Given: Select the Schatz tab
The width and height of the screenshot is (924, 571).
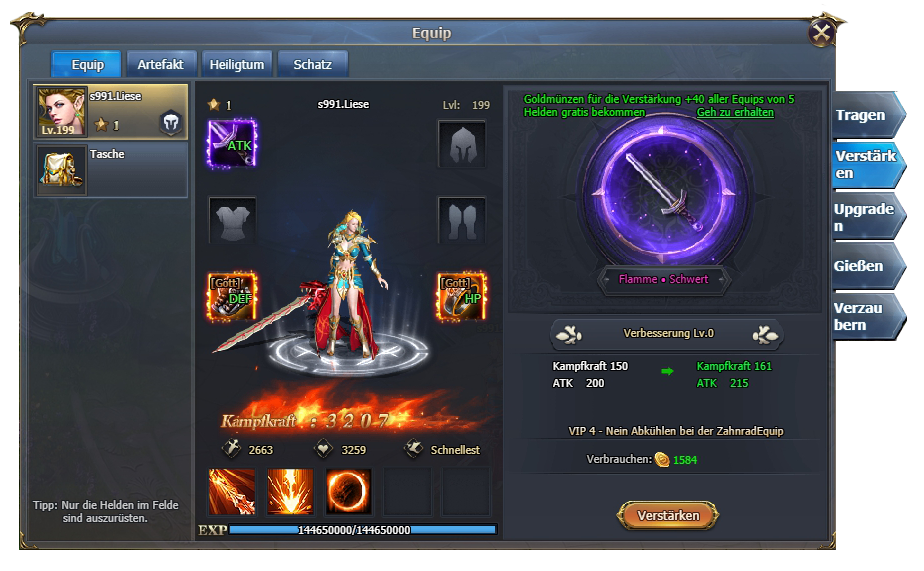Looking at the screenshot, I should pyautogui.click(x=312, y=64).
